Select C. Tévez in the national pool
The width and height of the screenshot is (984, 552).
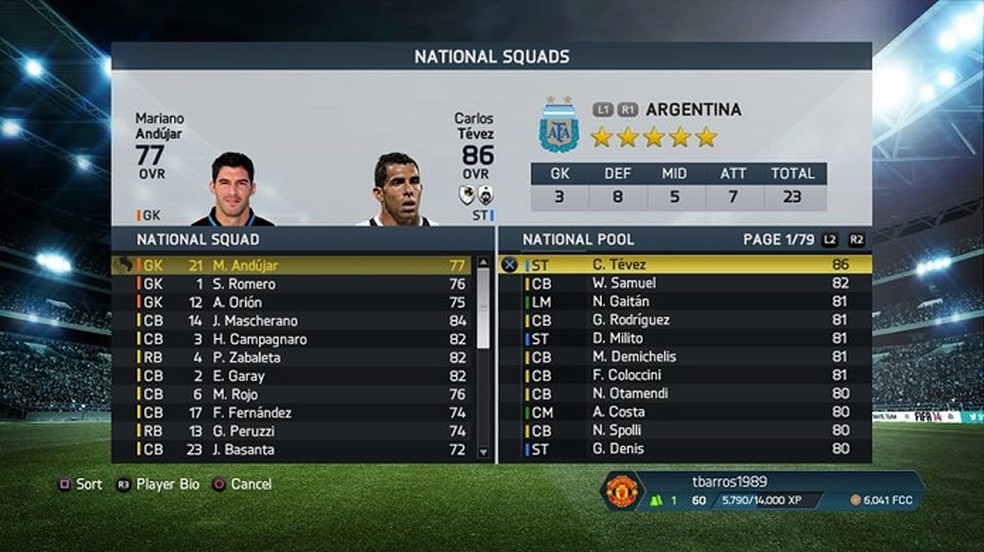[685, 265]
